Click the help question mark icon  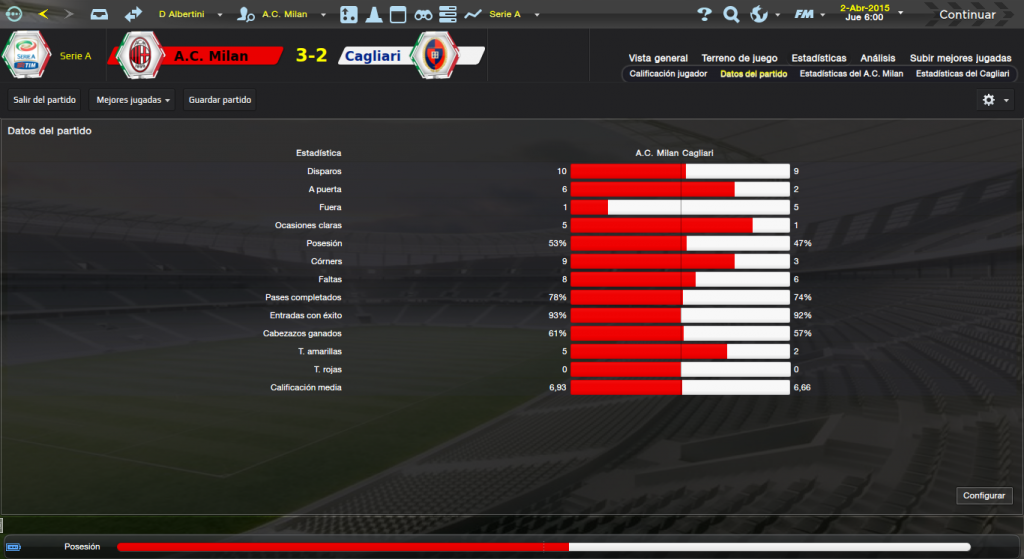click(x=704, y=15)
